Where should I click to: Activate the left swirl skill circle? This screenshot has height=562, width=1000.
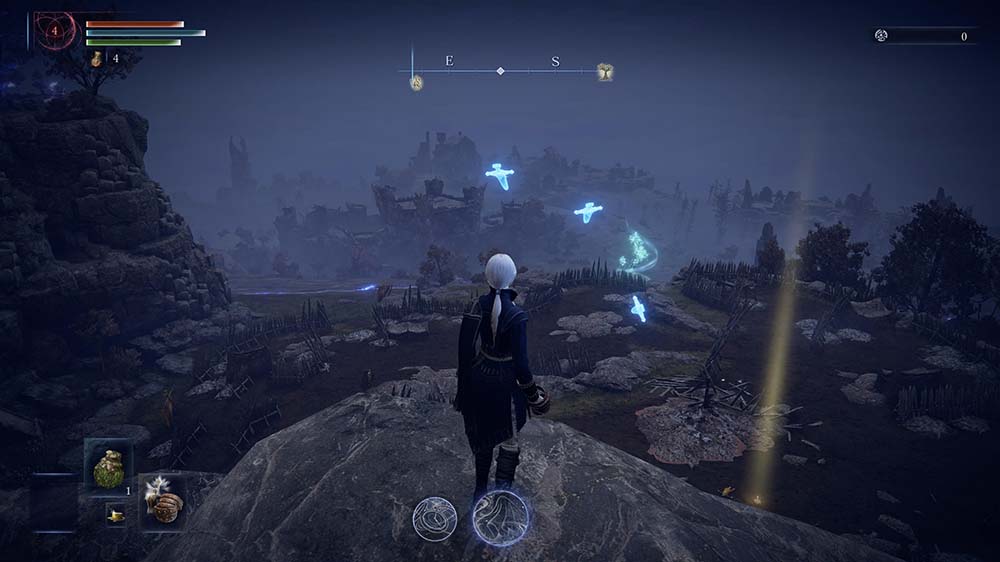pos(435,519)
